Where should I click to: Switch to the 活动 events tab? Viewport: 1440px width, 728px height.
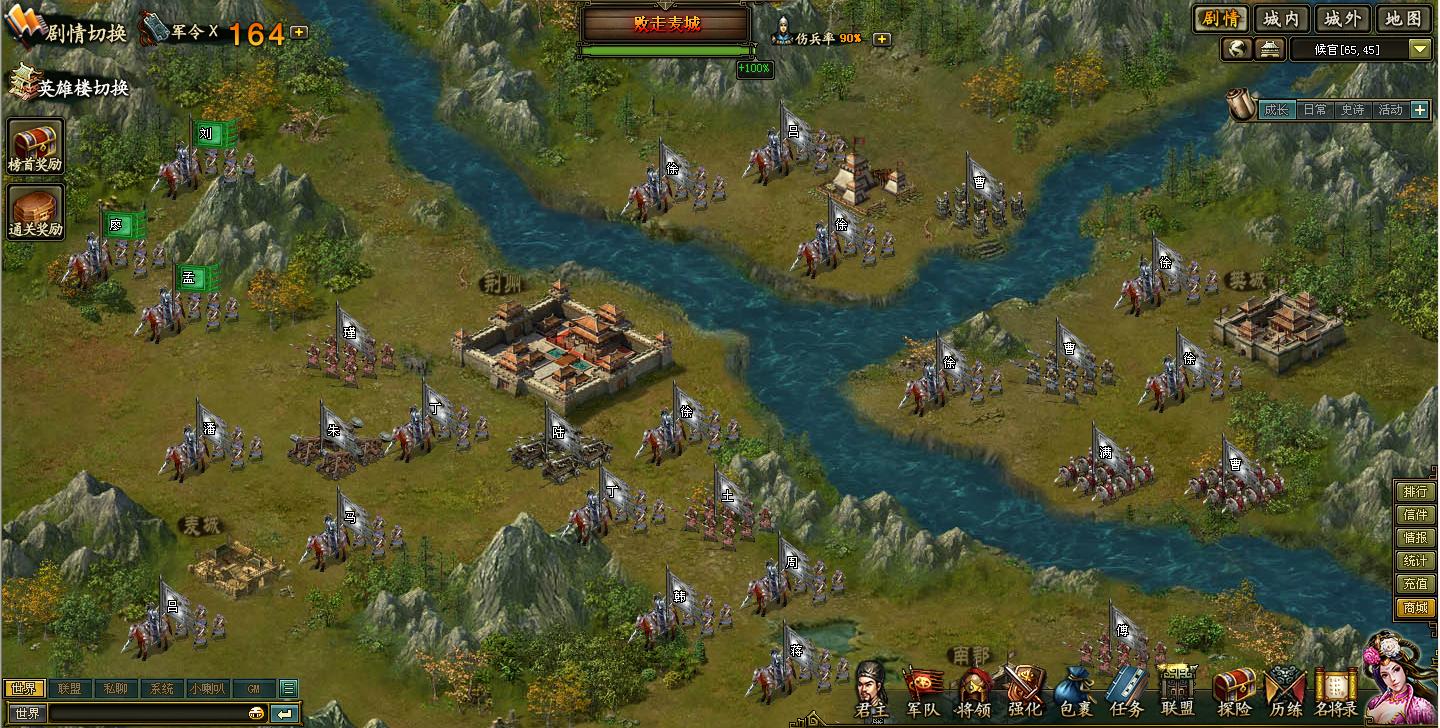click(1390, 110)
